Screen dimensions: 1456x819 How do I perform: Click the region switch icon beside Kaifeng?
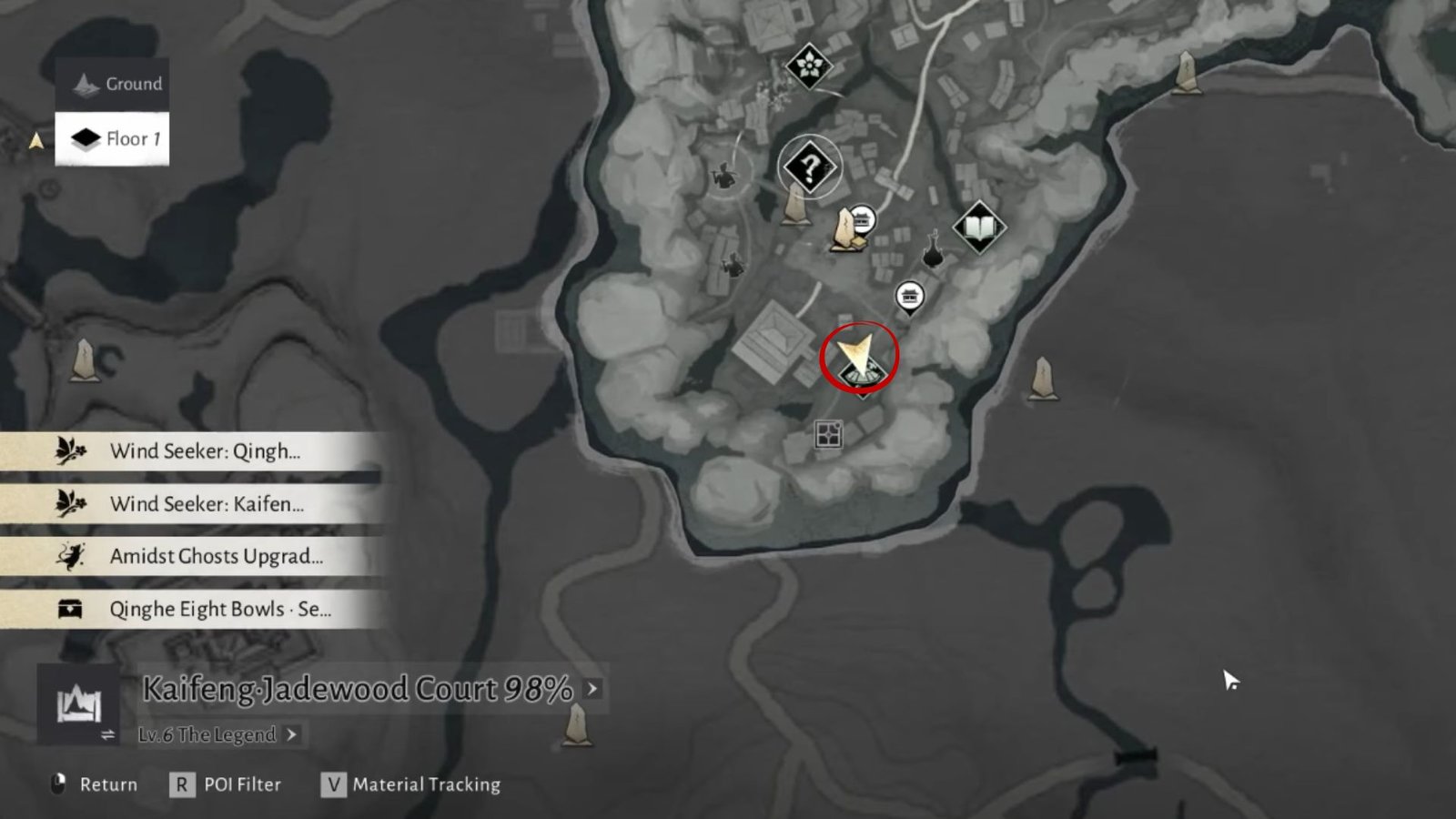[x=78, y=705]
